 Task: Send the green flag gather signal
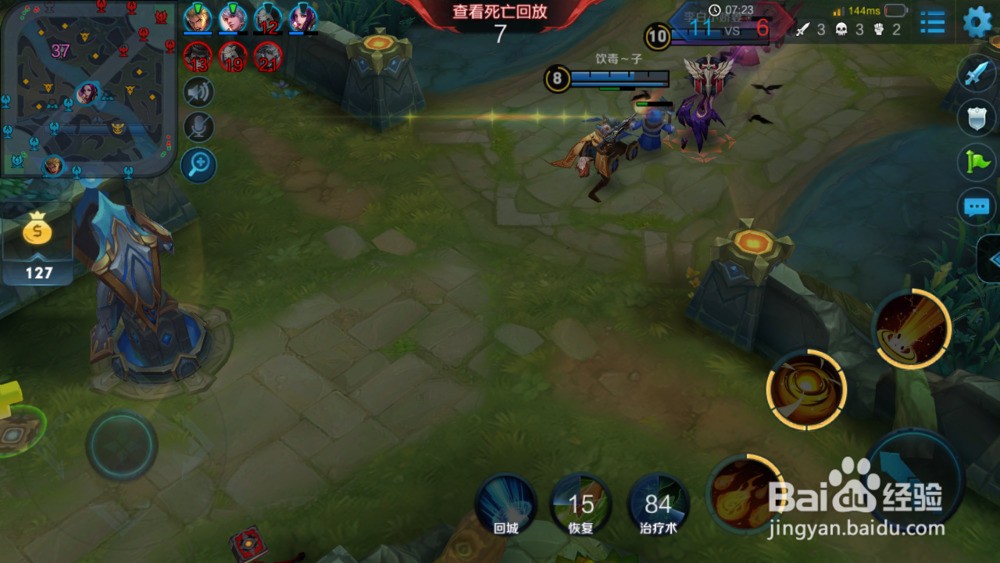tap(976, 162)
